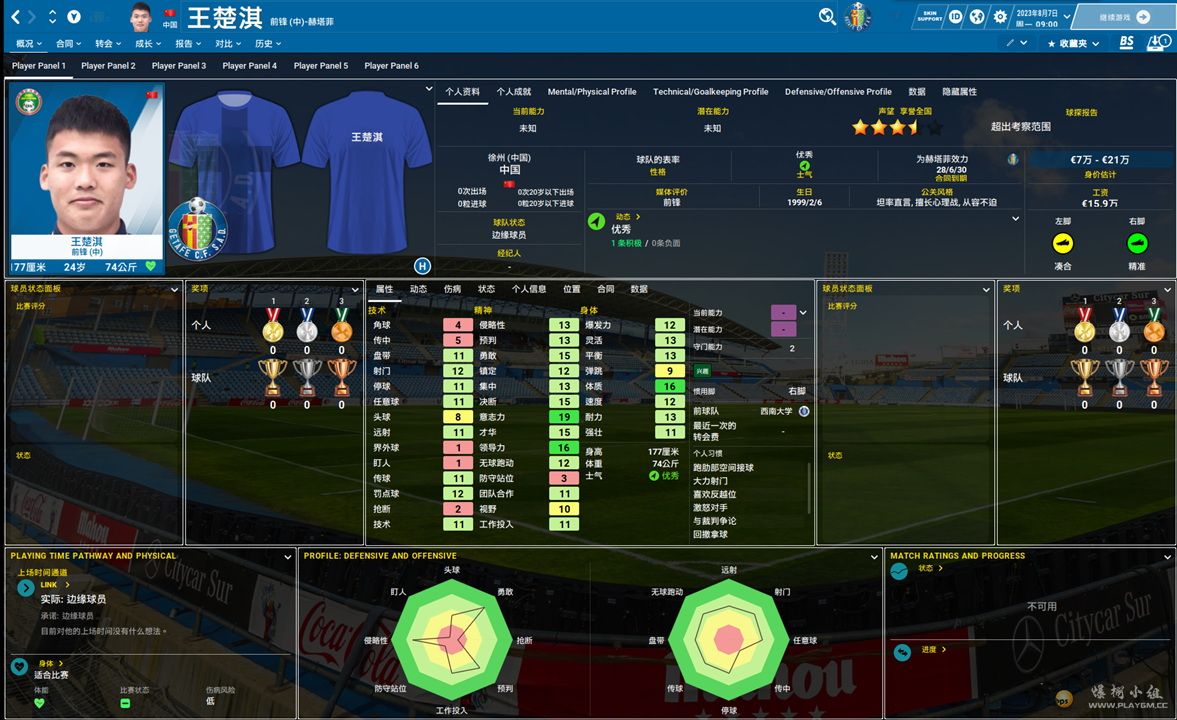Click the 继续游戏 continue game button
Image resolution: width=1177 pixels, height=720 pixels.
tap(1124, 17)
